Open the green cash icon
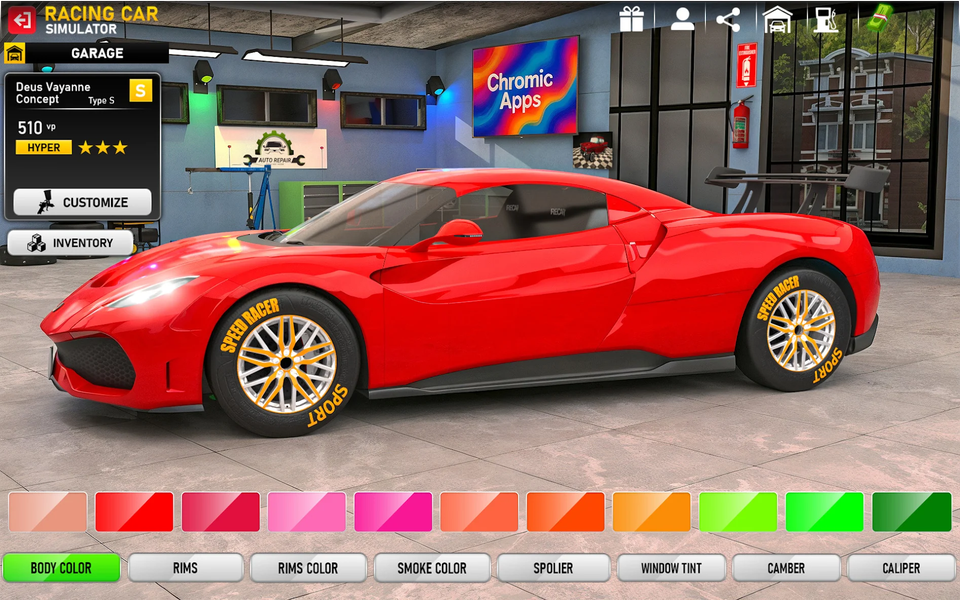This screenshot has width=960, height=600. click(x=879, y=17)
